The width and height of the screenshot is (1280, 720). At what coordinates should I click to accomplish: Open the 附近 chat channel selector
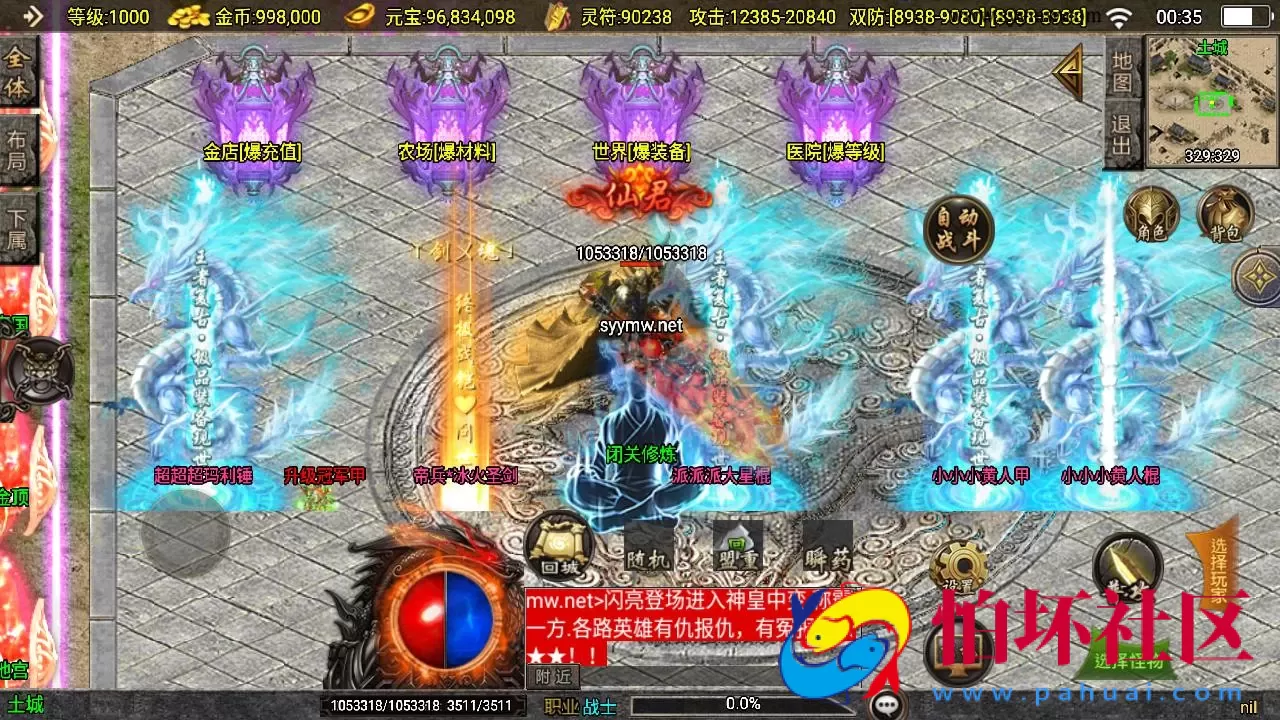(x=552, y=677)
